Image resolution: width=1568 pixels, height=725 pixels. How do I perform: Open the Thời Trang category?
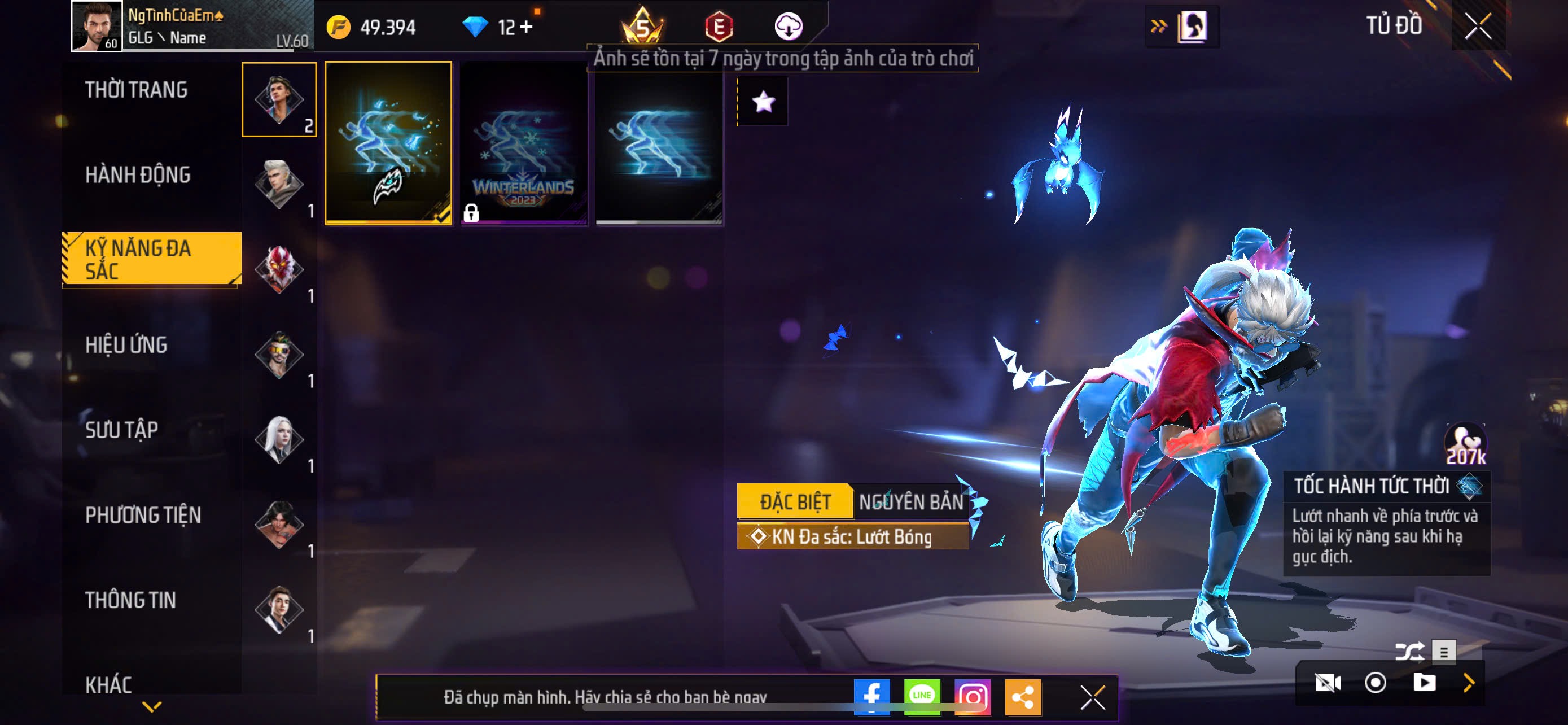tap(137, 90)
